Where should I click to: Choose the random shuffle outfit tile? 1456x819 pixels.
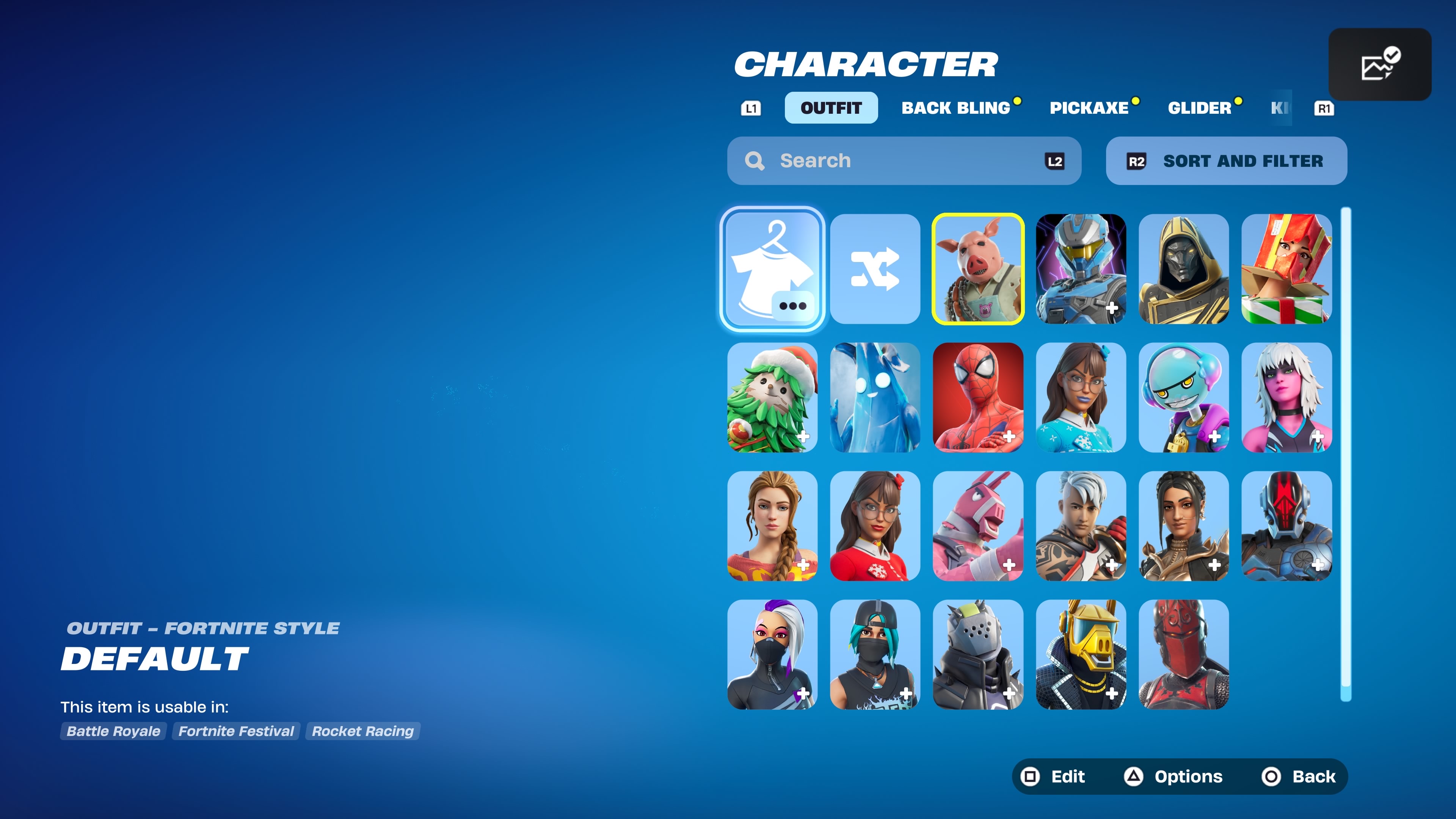[875, 269]
